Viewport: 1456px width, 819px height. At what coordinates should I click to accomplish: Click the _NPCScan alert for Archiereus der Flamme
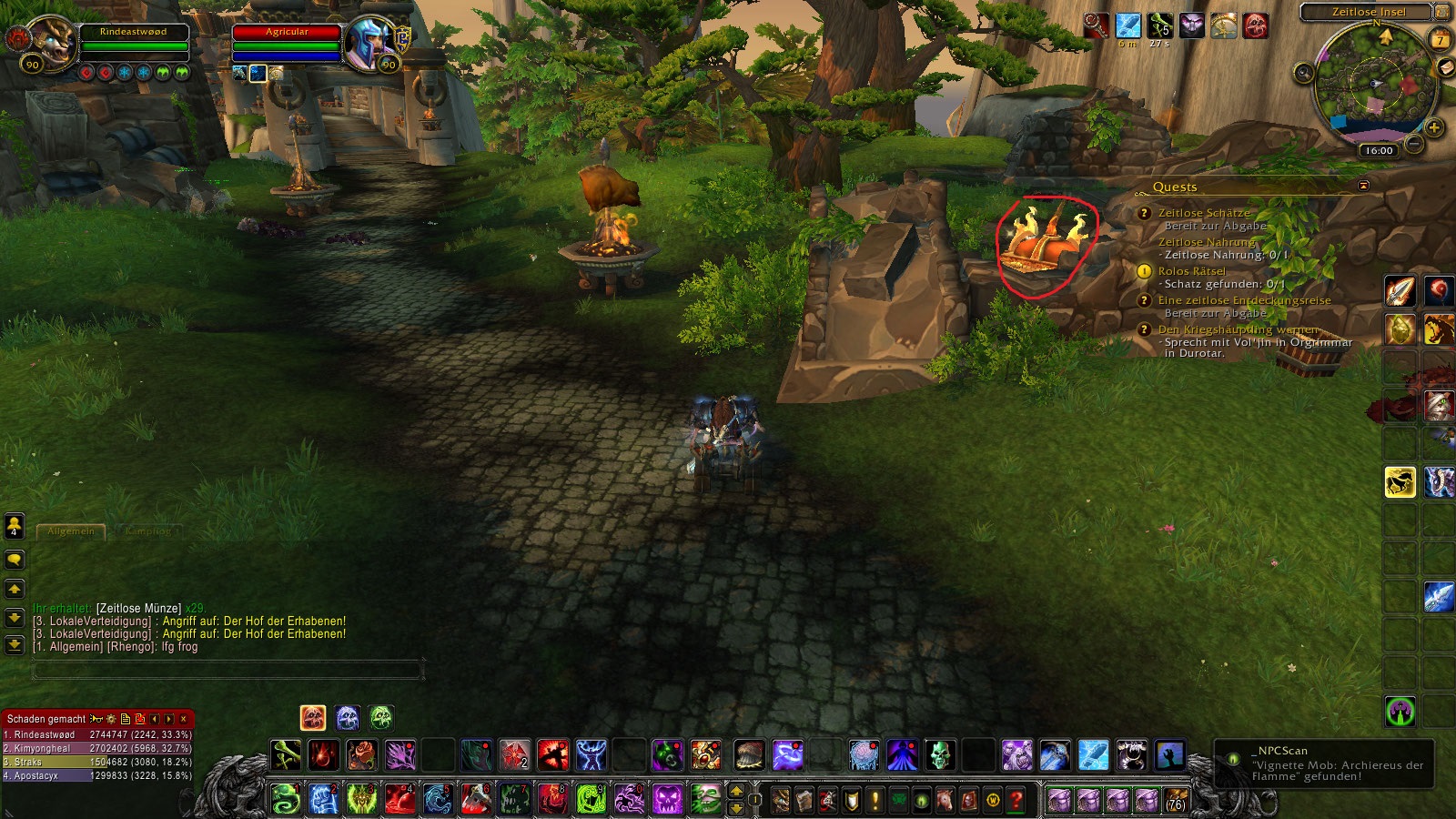coord(1324,763)
